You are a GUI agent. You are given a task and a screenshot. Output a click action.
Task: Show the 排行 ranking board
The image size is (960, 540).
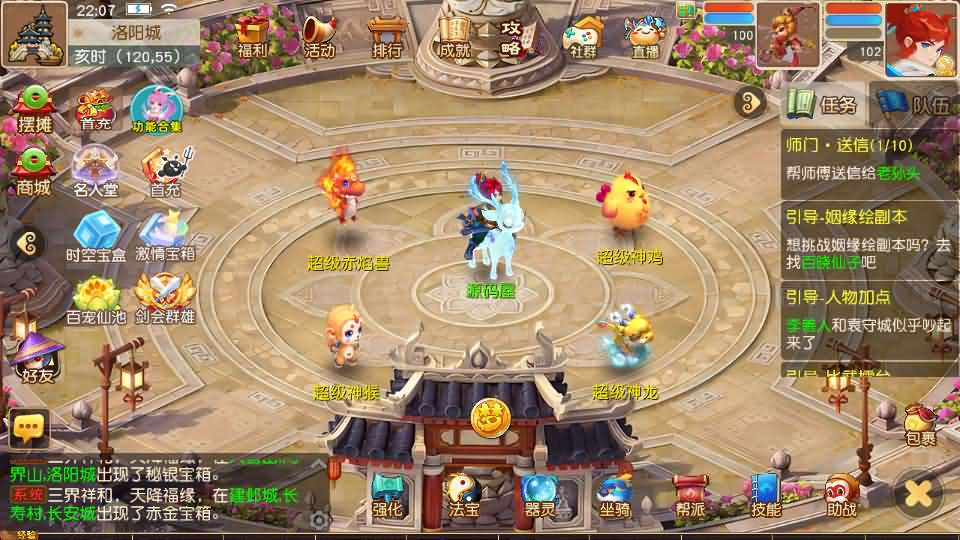click(386, 35)
